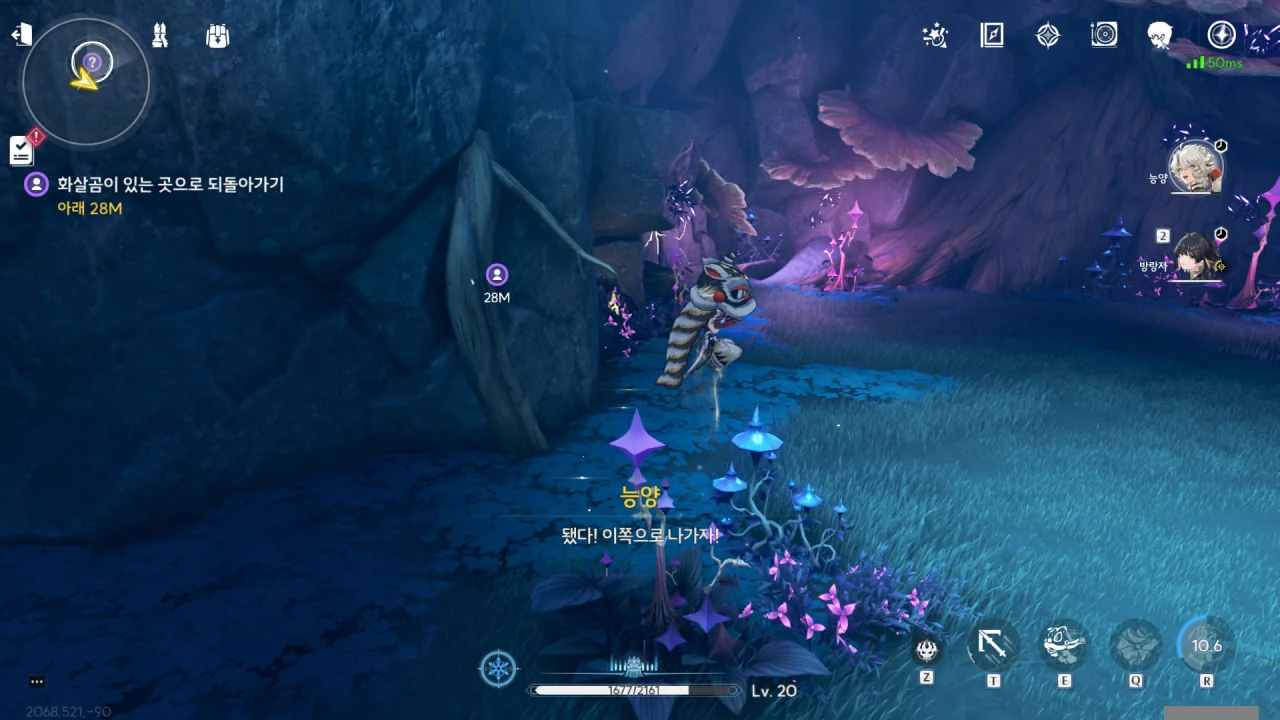
Task: Open the events sparkle icon
Action: [x=934, y=36]
